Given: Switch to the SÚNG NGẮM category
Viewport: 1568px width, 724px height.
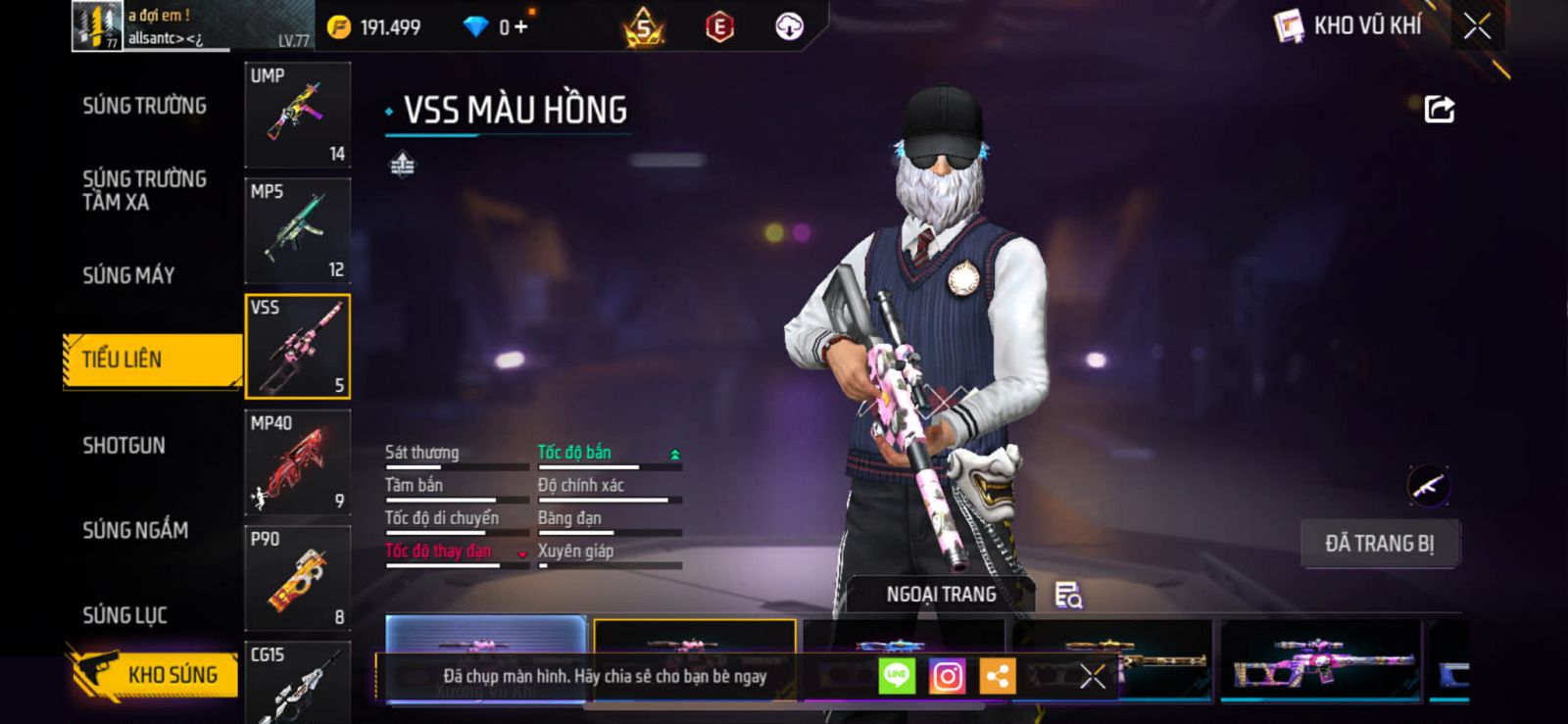Looking at the screenshot, I should 135,530.
